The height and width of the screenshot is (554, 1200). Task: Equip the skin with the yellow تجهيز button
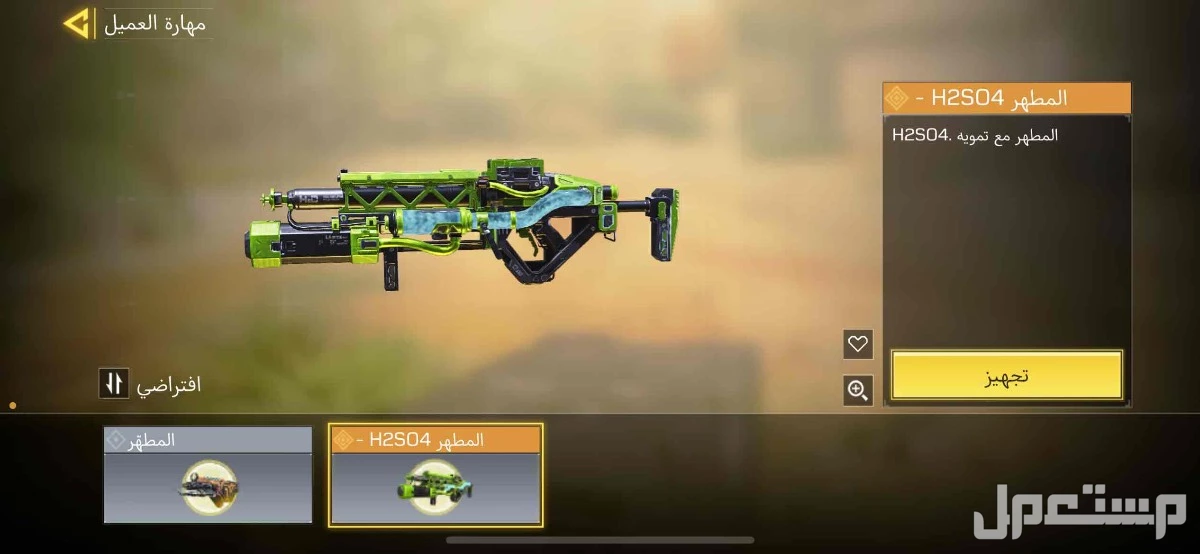coord(1006,375)
